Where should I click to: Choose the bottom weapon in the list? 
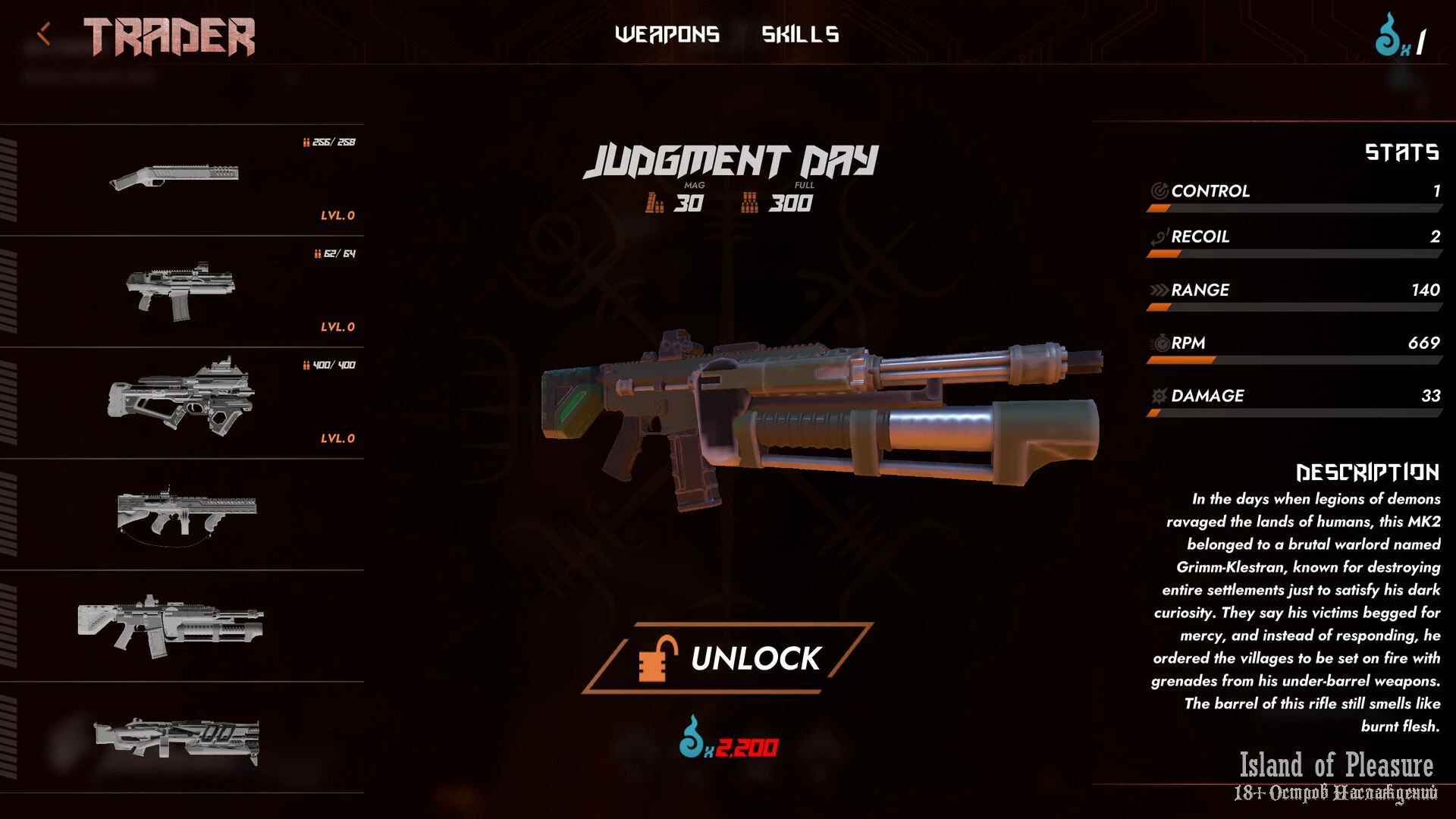[x=182, y=738]
